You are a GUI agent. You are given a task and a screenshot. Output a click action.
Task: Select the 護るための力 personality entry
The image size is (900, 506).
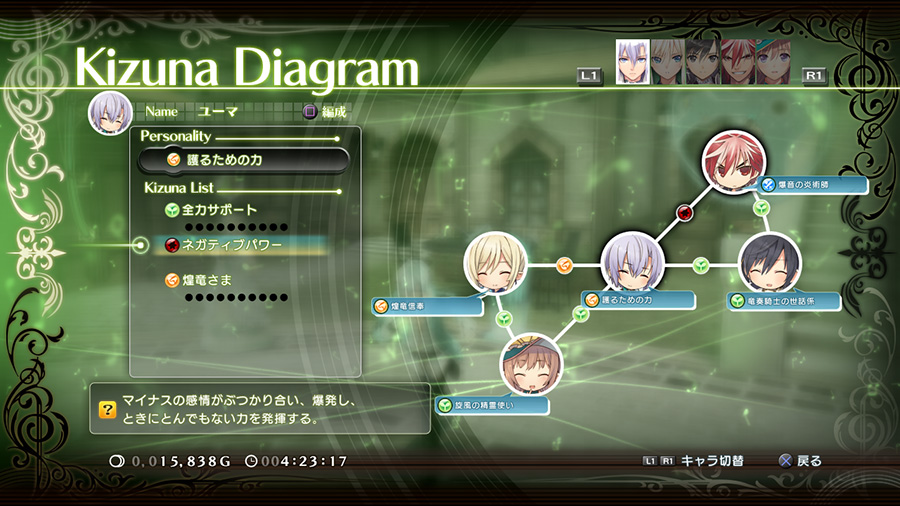point(243,159)
